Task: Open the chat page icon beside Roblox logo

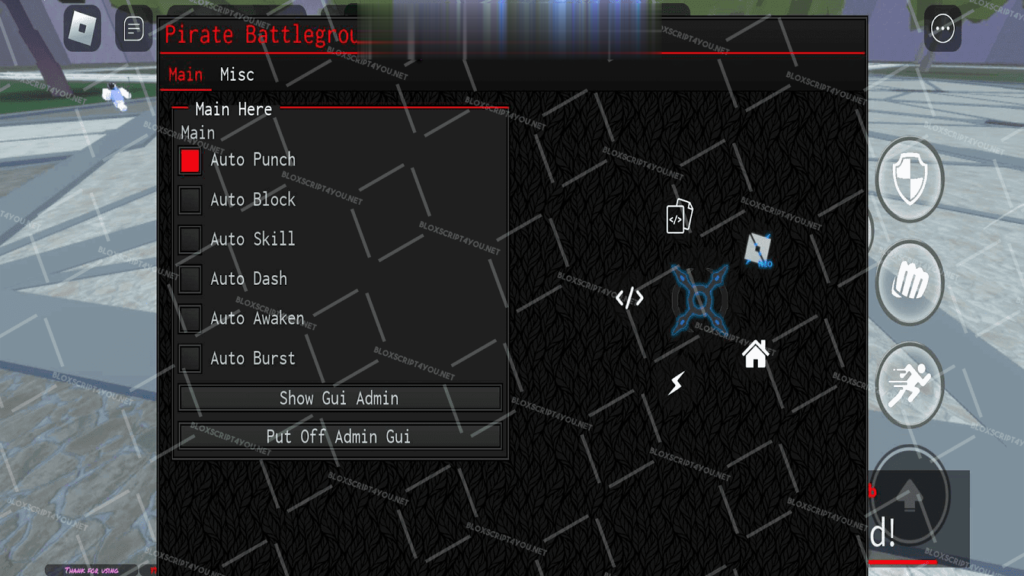Action: point(133,29)
